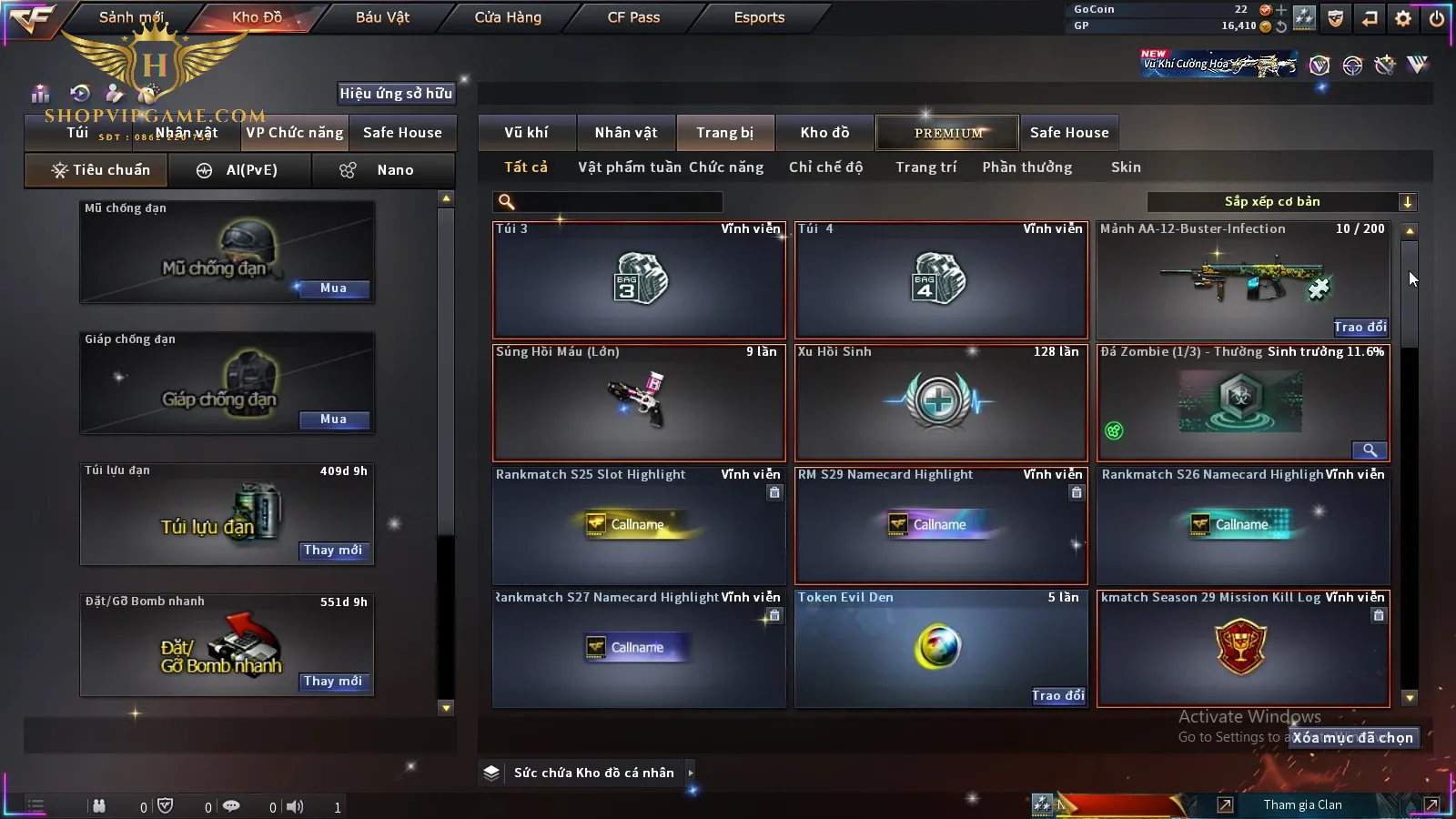Image resolution: width=1456 pixels, height=819 pixels.
Task: Select the Xu Hồi Sinh item
Action: (941, 402)
